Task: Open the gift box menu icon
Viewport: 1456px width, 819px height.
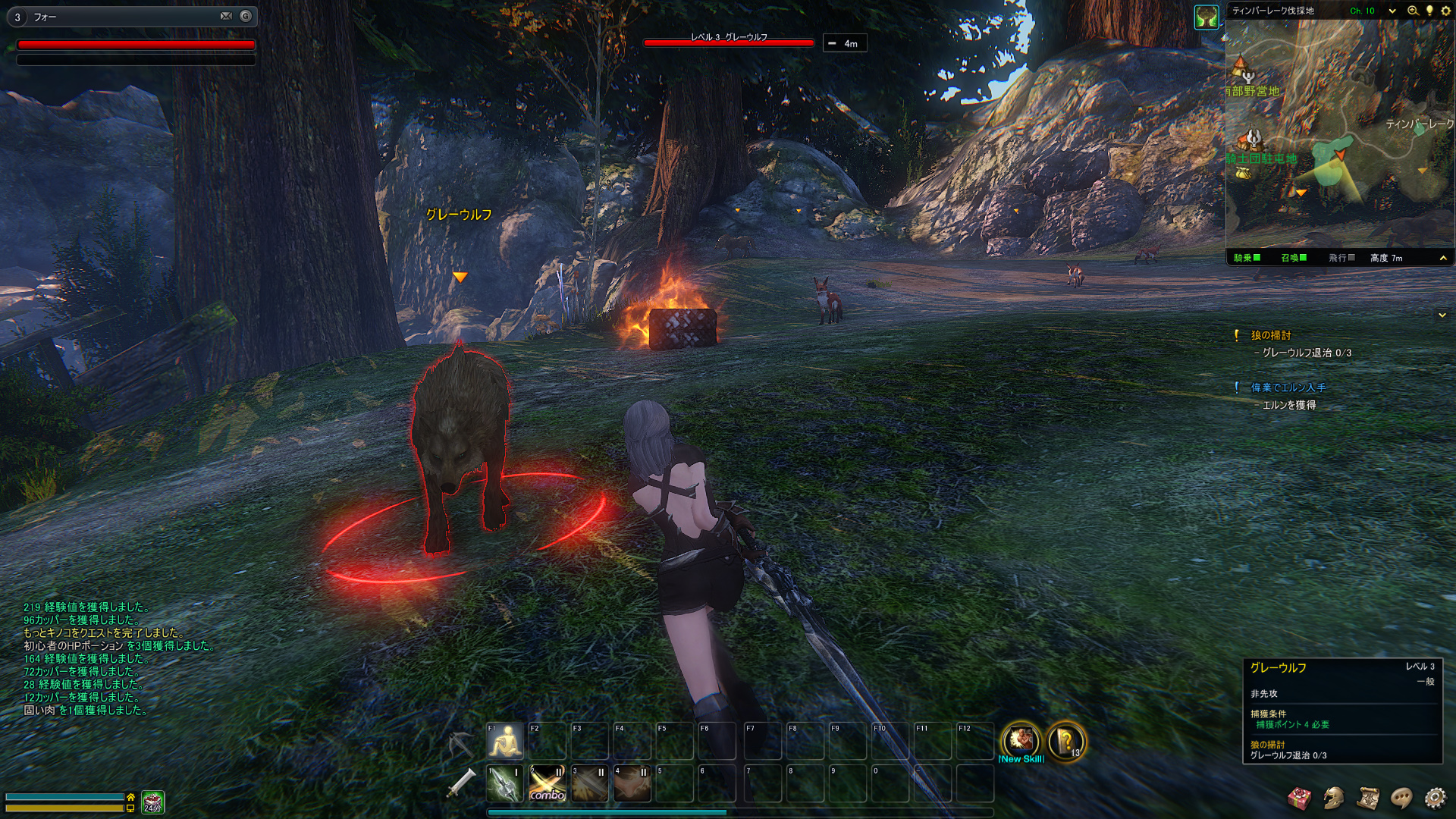Action: tap(1300, 797)
